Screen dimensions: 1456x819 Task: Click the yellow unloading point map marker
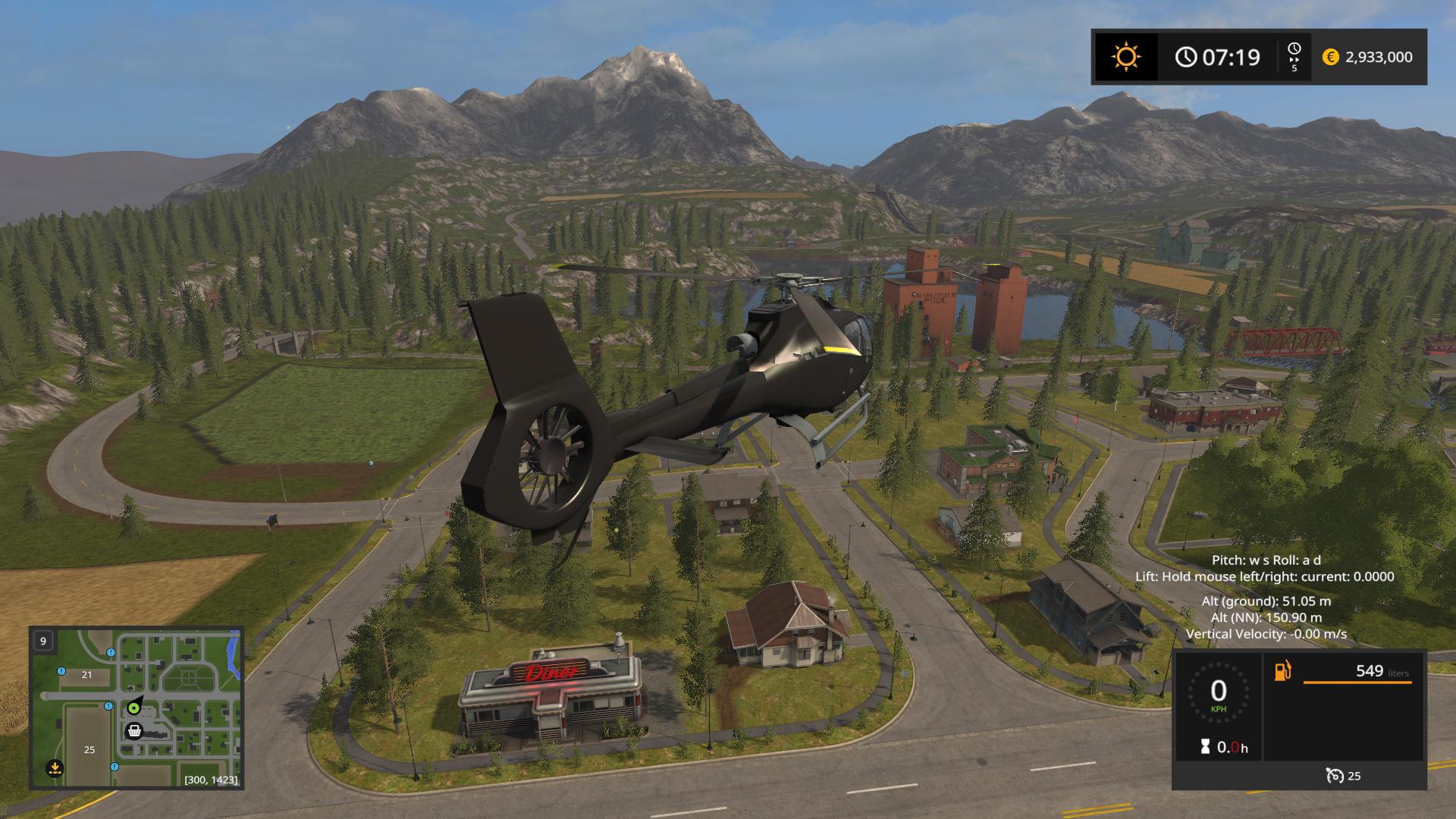(x=55, y=767)
